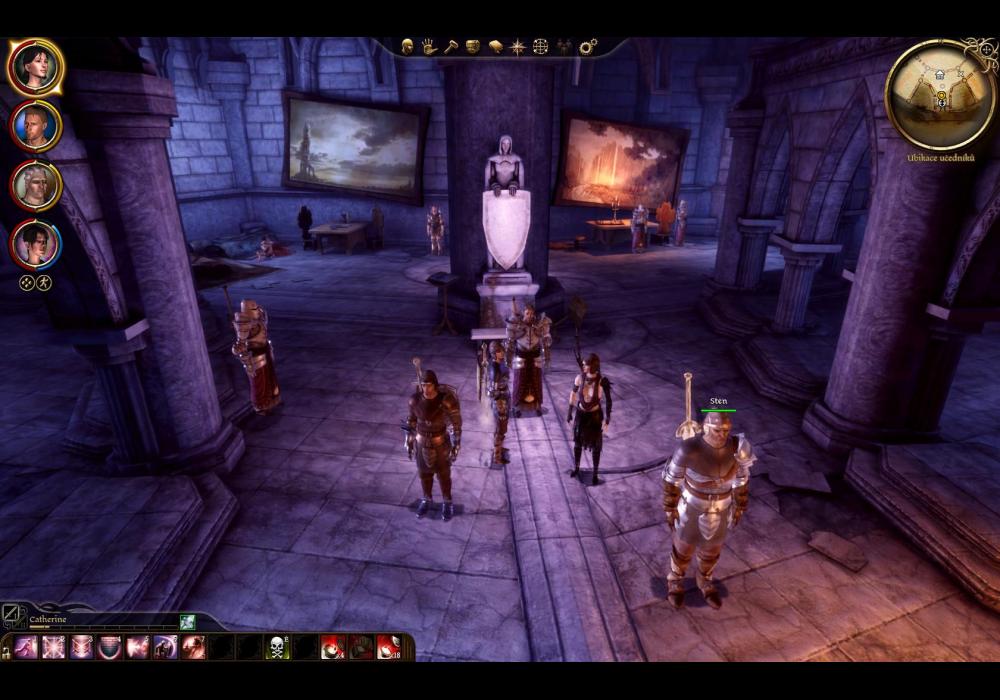Toggle the quickbar lock icon
Viewport: 1000px width, 700px height.
pos(5,652)
